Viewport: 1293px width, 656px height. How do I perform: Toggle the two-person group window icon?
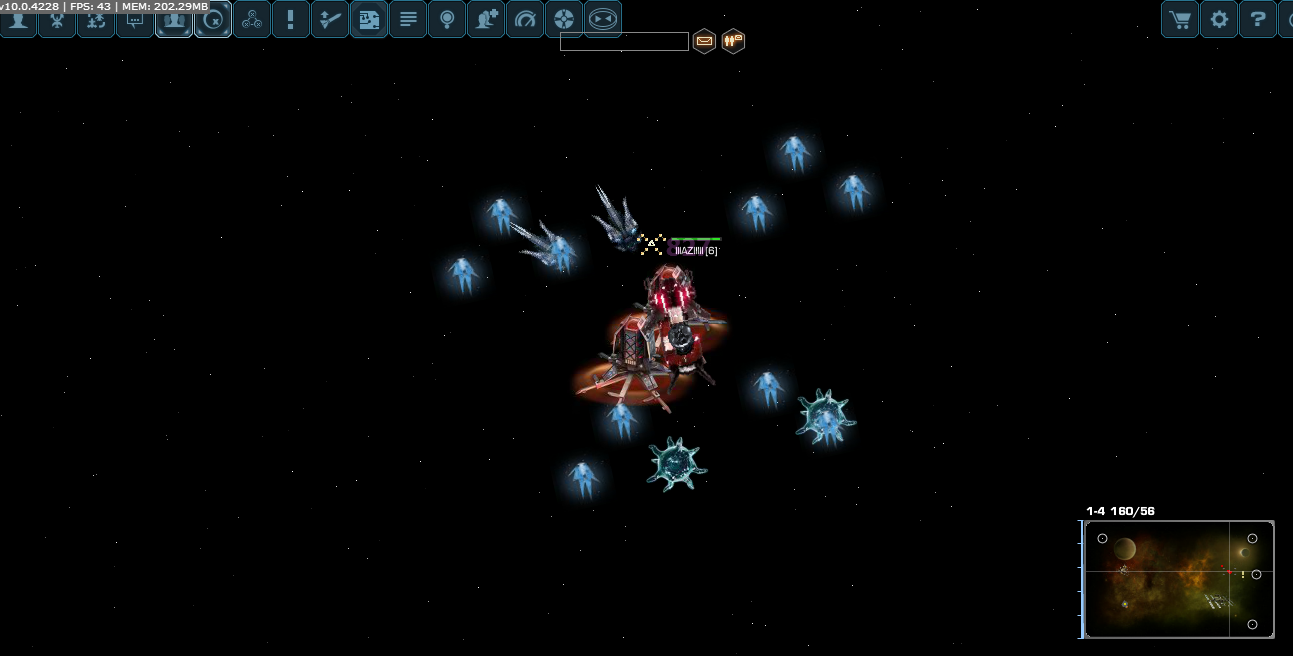(174, 19)
